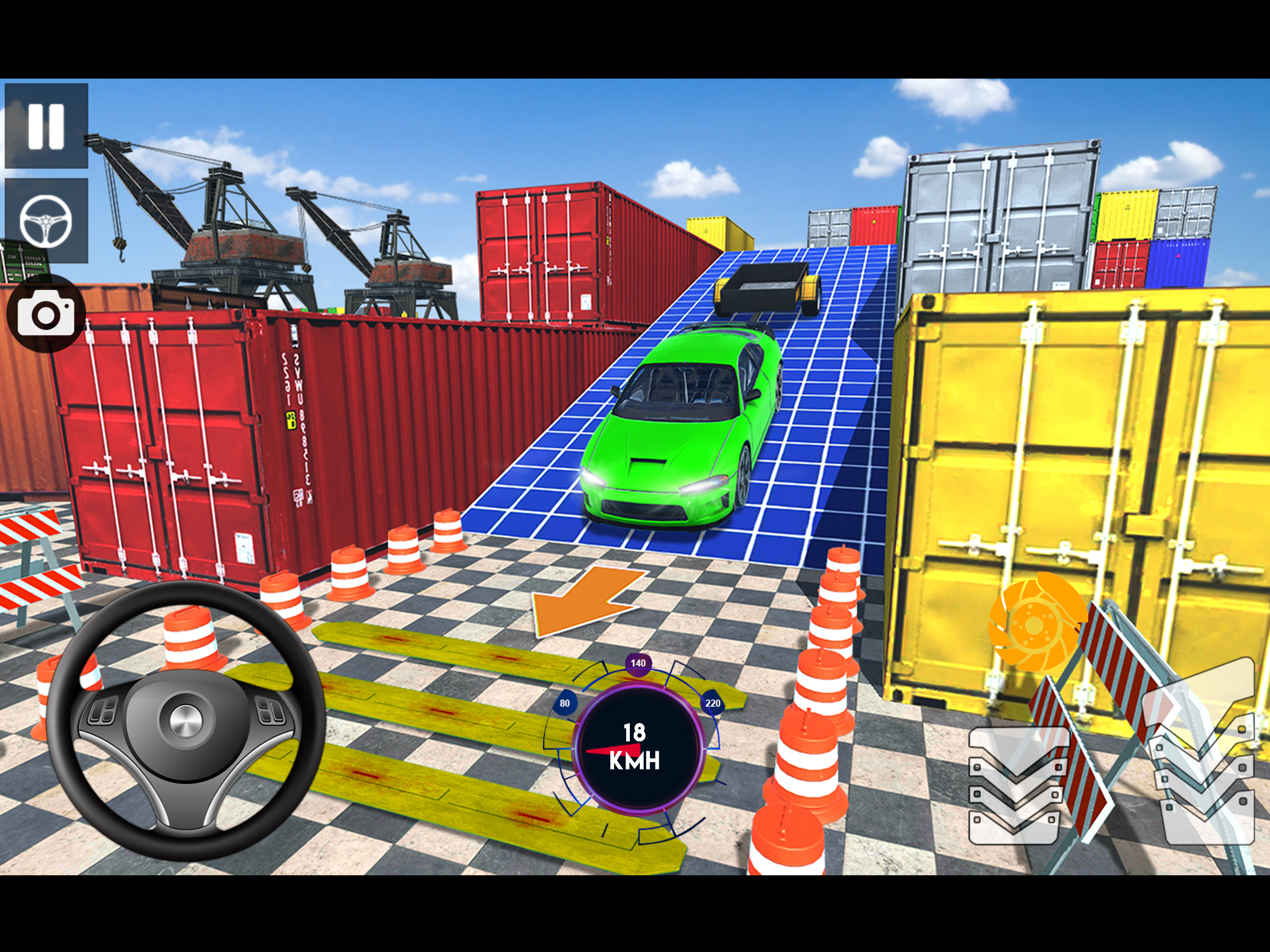Switch the steering control mode
Image resolution: width=1270 pixels, height=952 pixels.
(x=46, y=220)
